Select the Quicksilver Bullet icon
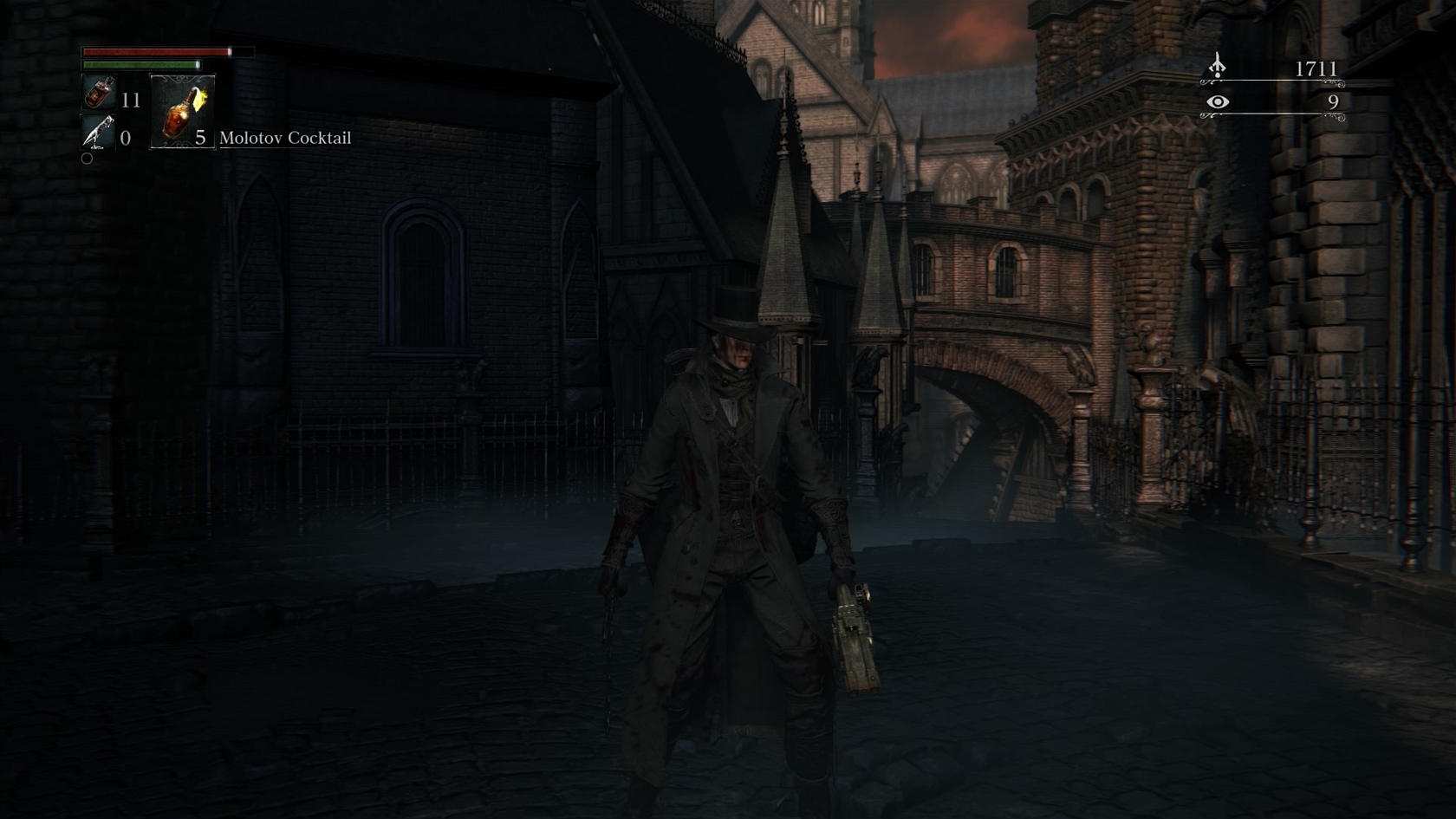The image size is (1456, 819). (x=98, y=133)
